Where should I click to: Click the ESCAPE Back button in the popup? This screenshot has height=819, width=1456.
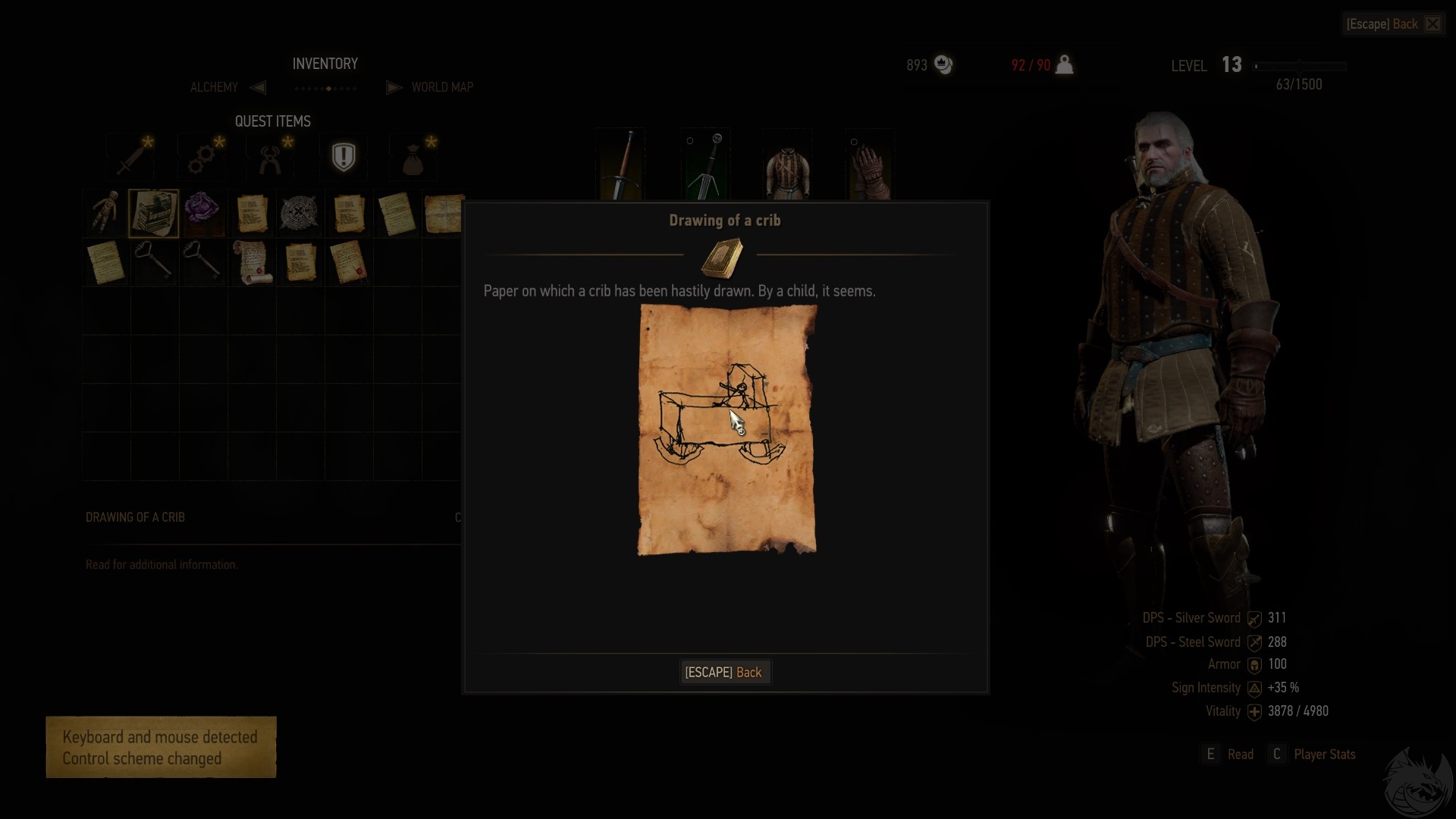click(x=724, y=673)
